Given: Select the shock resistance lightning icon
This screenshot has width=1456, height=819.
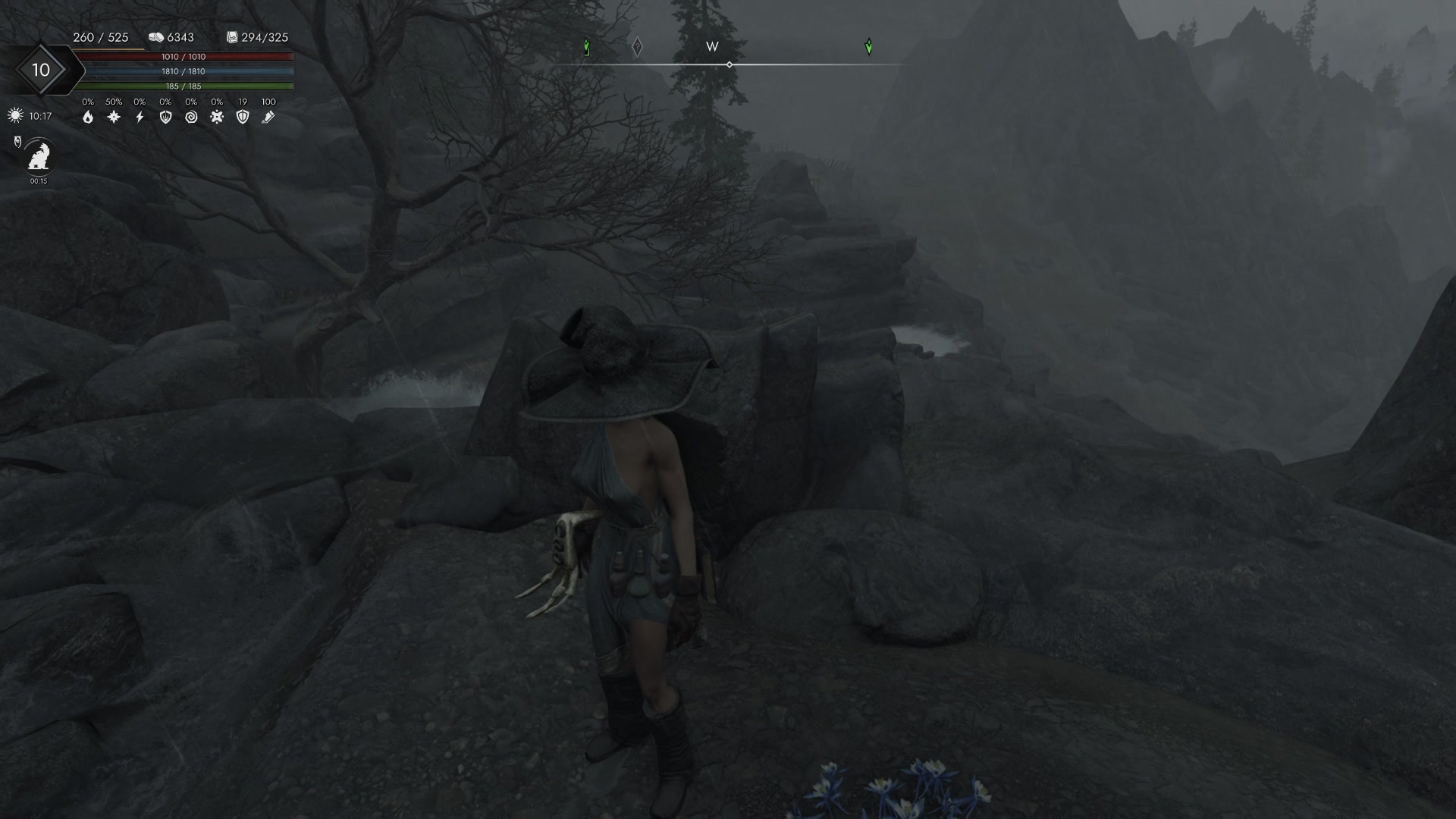Looking at the screenshot, I should pyautogui.click(x=139, y=118).
